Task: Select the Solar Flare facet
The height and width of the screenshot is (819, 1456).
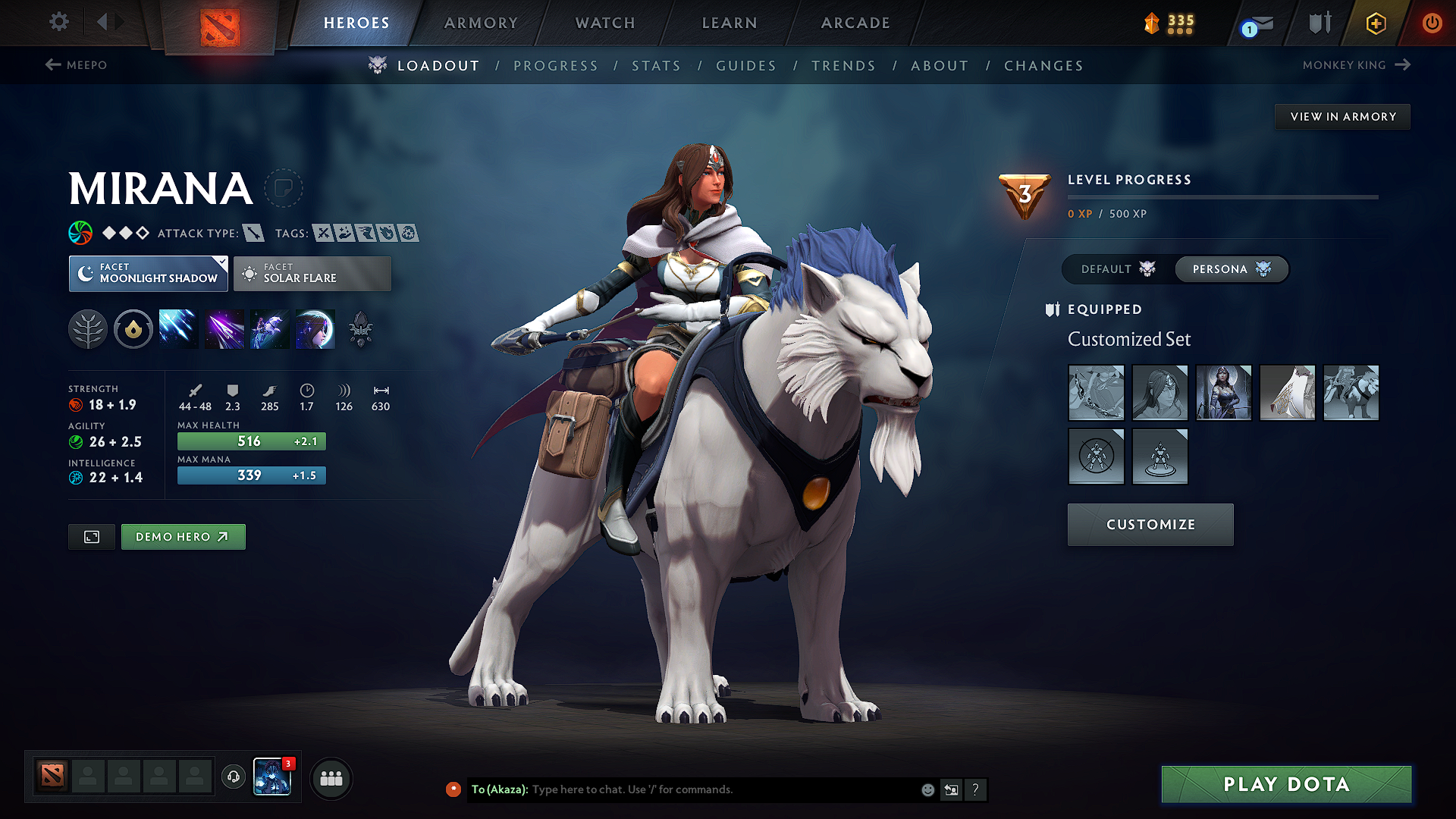Action: (x=312, y=273)
